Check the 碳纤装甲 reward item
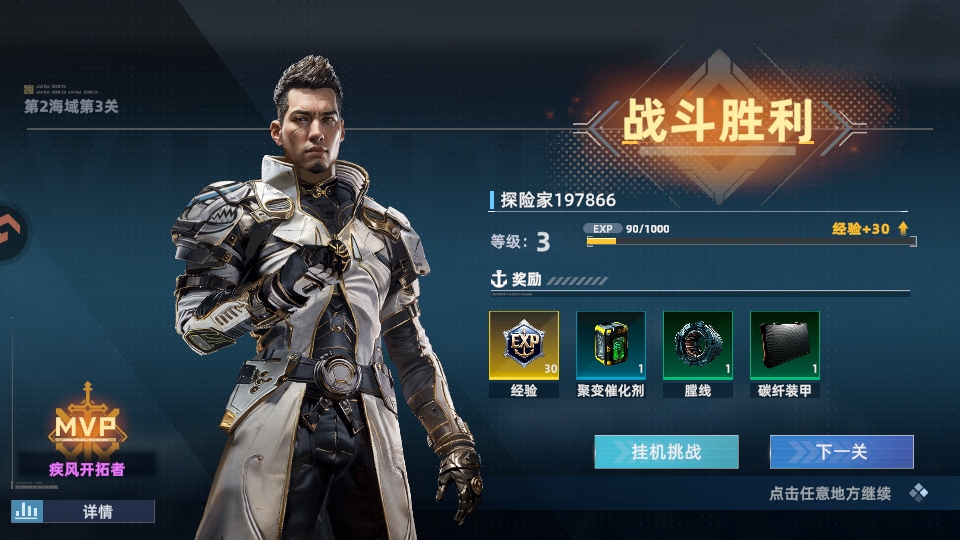The width and height of the screenshot is (960, 540). coord(785,346)
